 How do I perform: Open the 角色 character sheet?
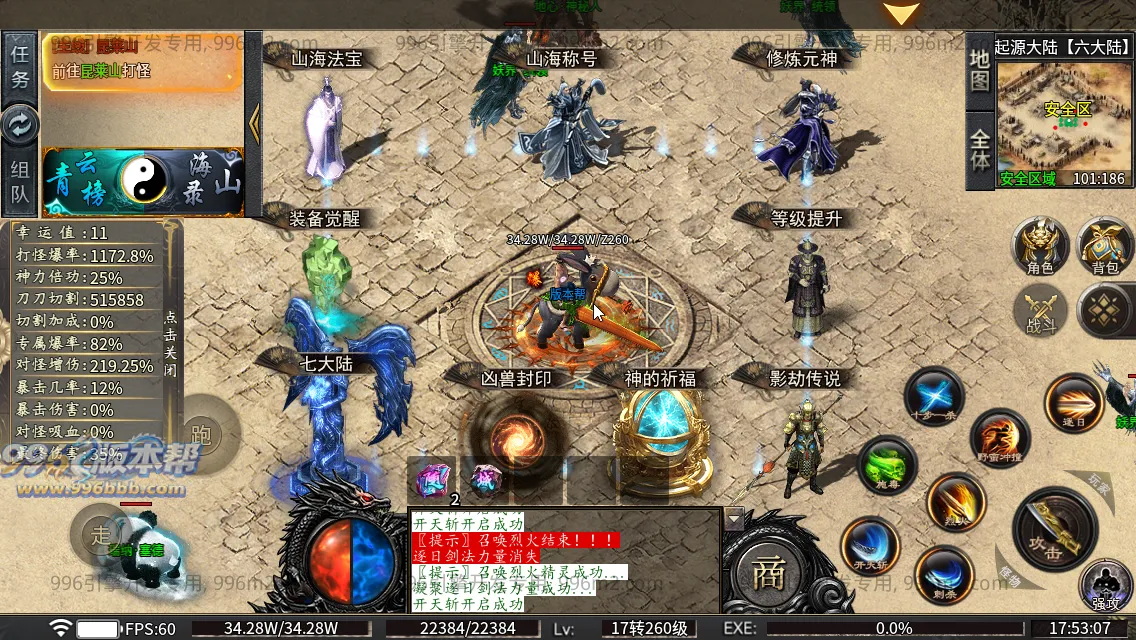pos(1040,246)
